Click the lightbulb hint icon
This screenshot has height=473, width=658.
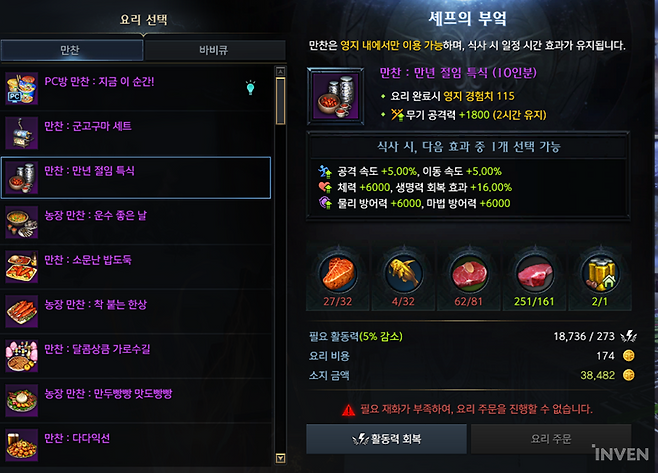[x=250, y=88]
